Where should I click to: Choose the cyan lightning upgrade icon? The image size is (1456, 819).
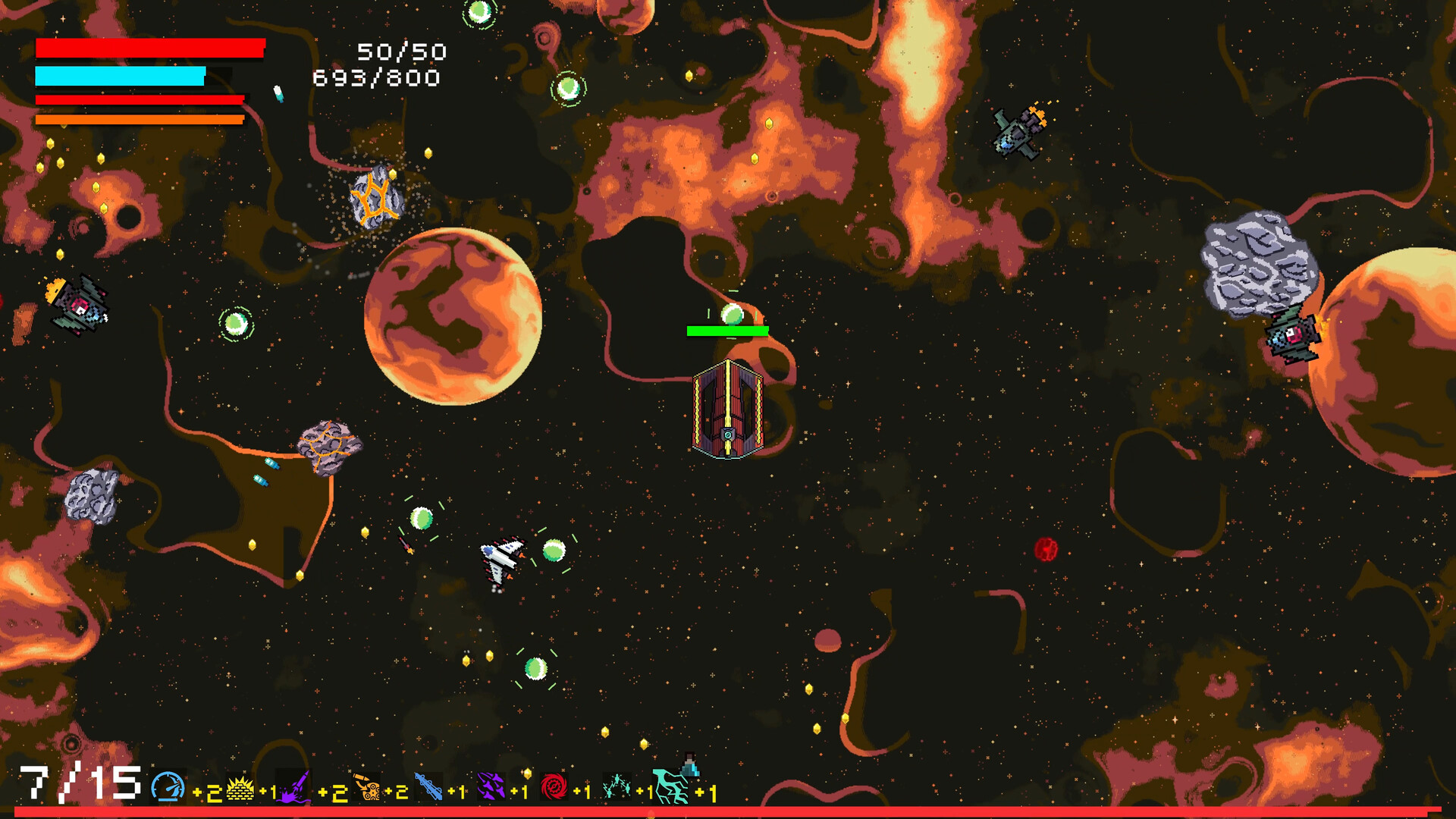[672, 786]
